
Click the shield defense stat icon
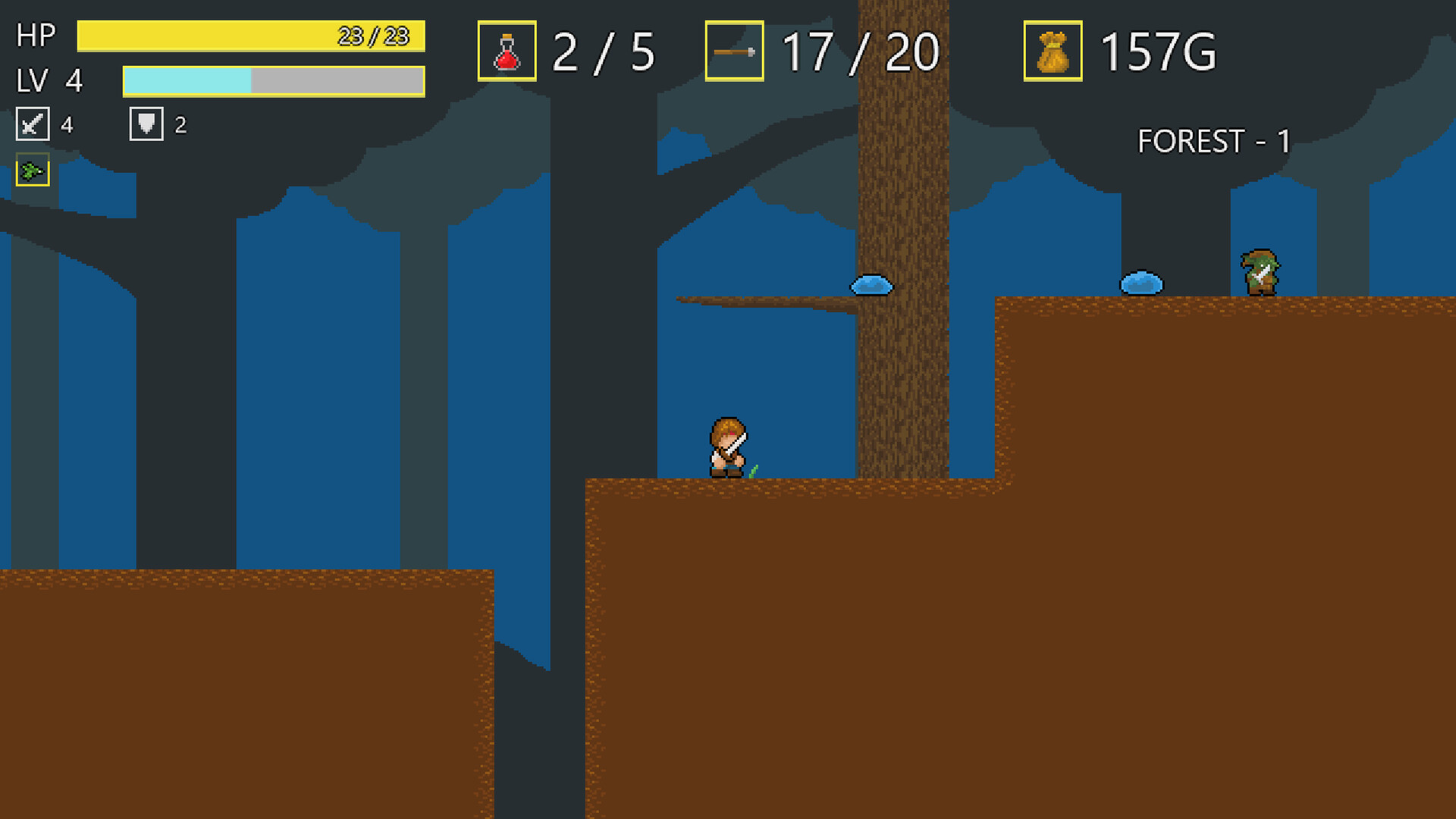146,124
